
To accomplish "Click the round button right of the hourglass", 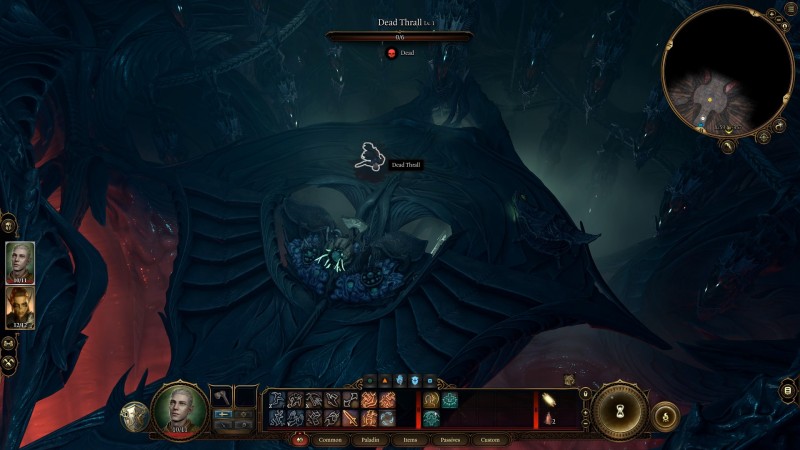I will click(665, 415).
